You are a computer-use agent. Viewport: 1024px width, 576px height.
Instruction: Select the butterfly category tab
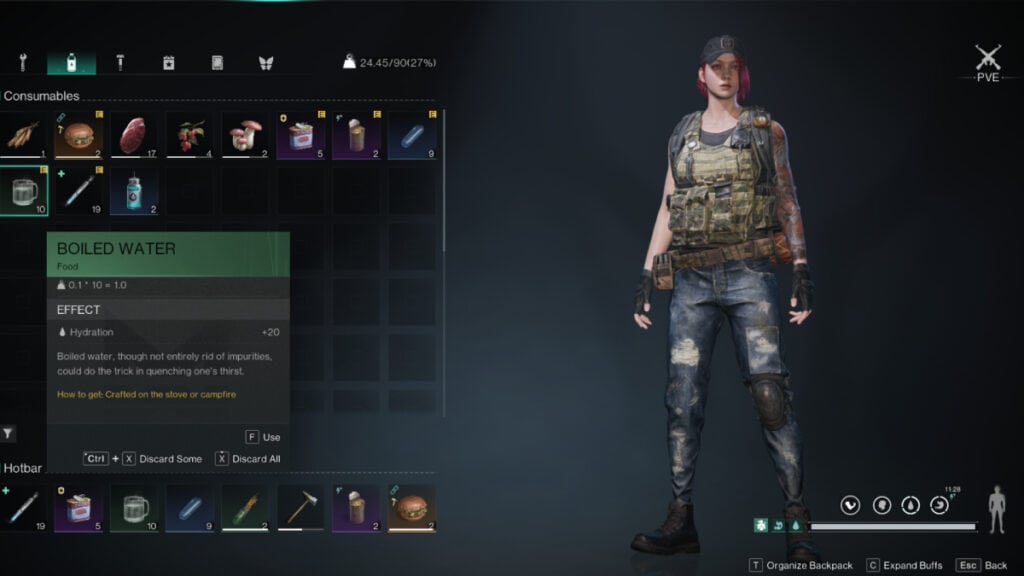266,63
